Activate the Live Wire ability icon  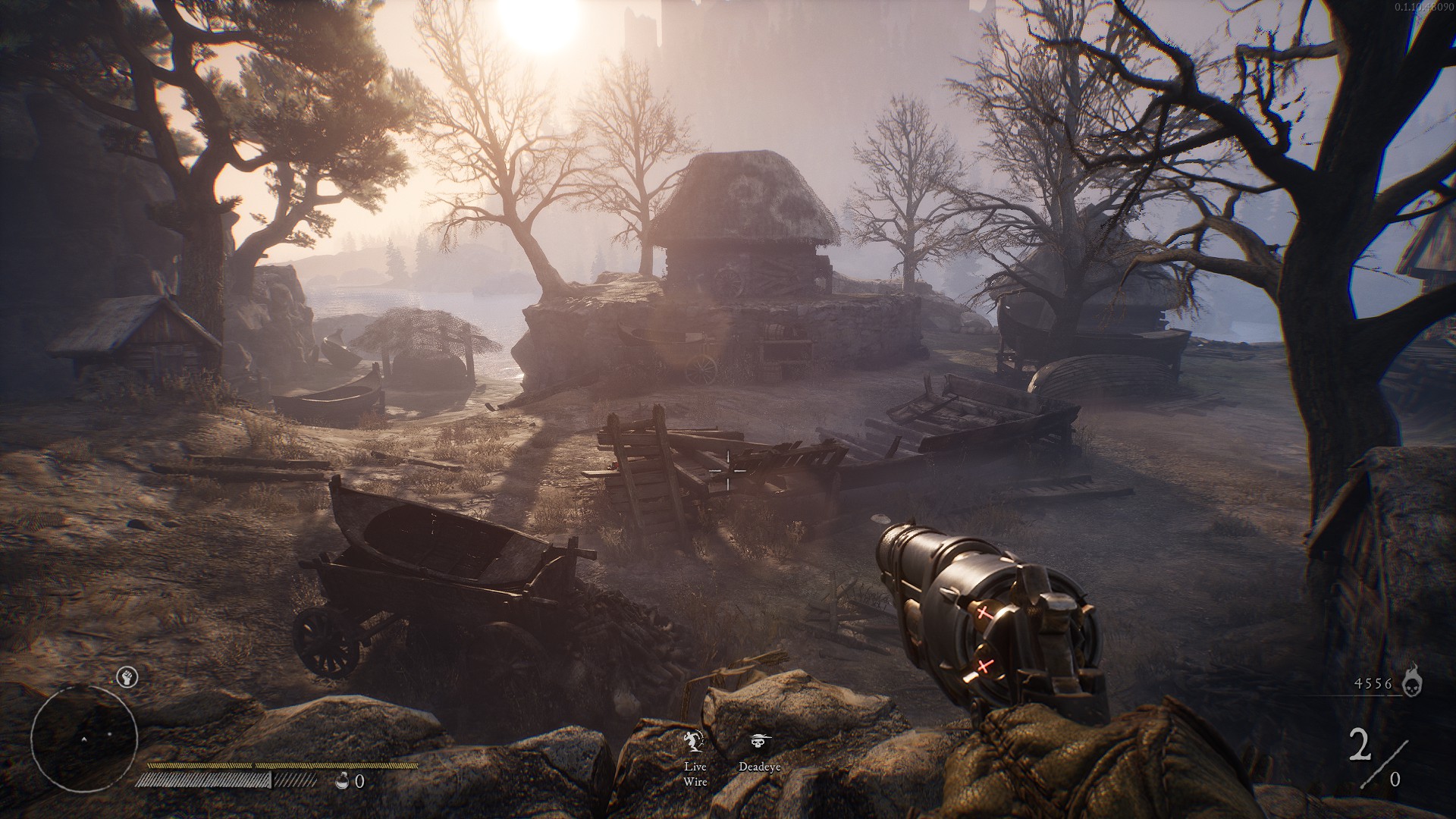click(x=694, y=741)
